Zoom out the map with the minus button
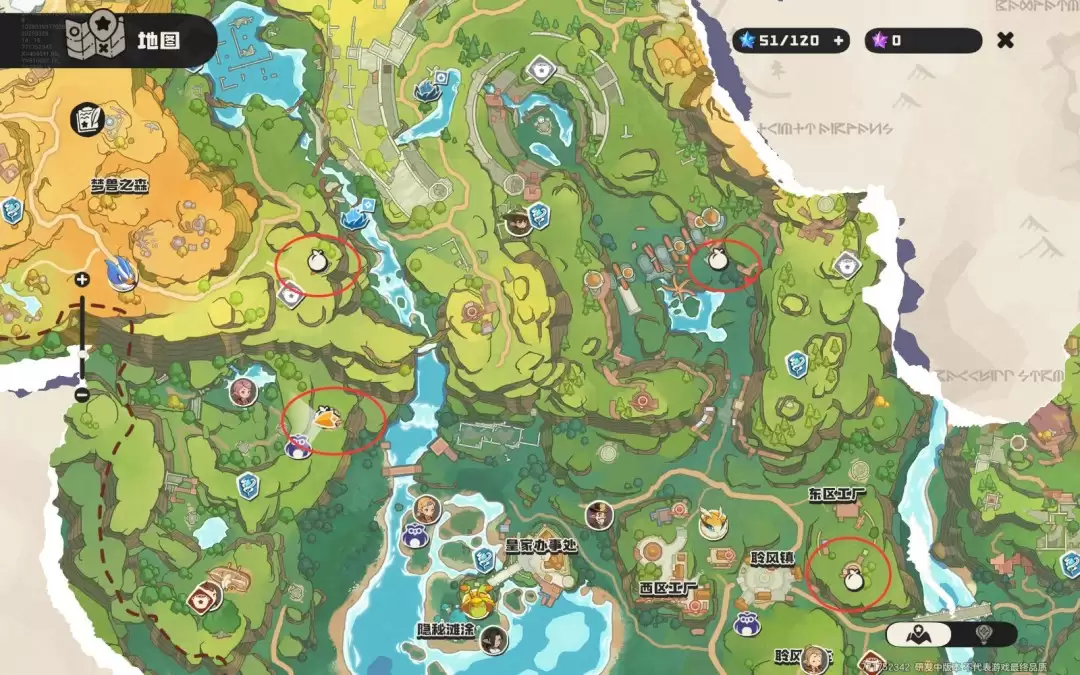 coord(82,395)
